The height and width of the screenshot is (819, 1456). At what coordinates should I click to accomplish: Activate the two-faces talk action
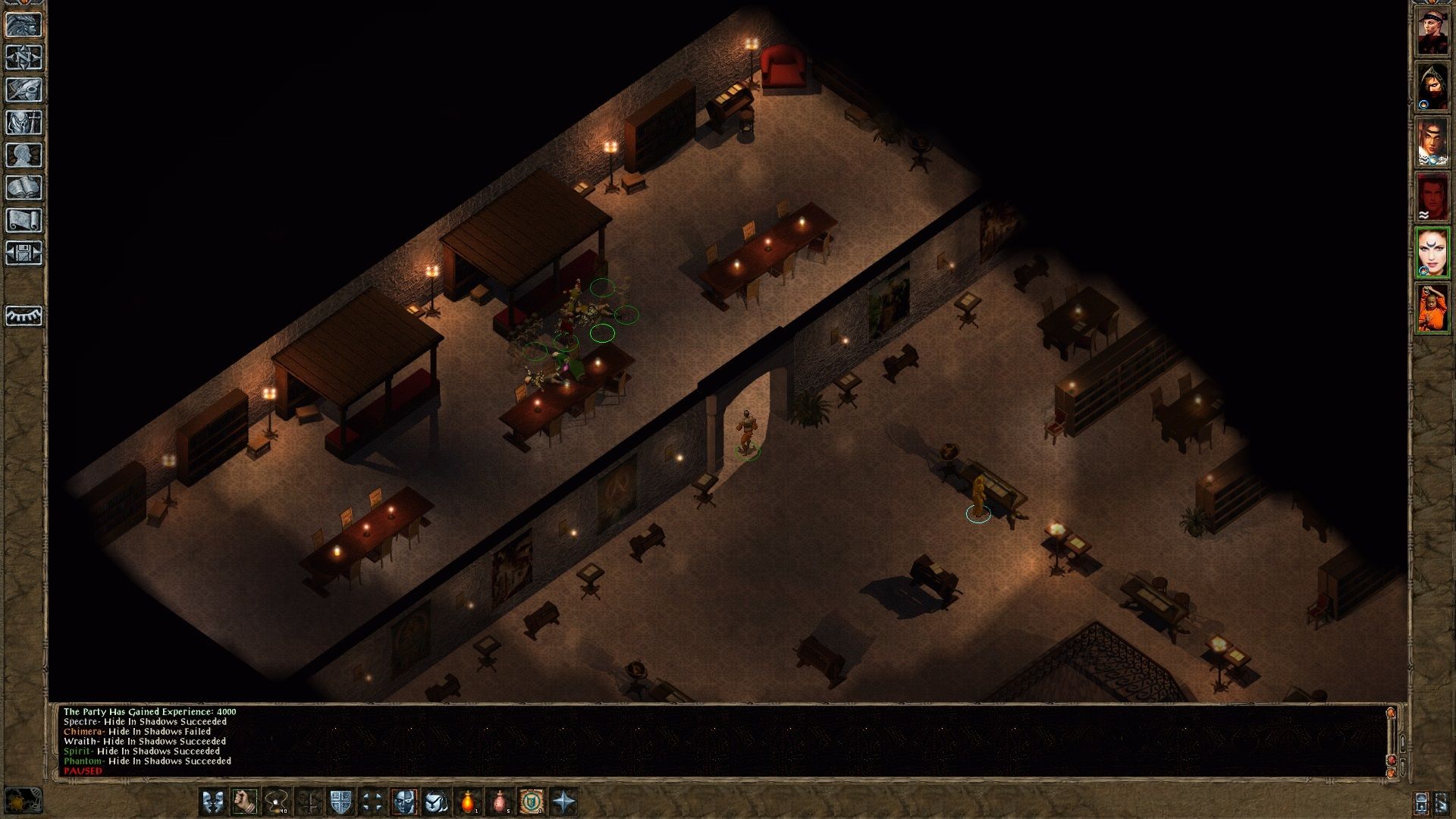[212, 802]
